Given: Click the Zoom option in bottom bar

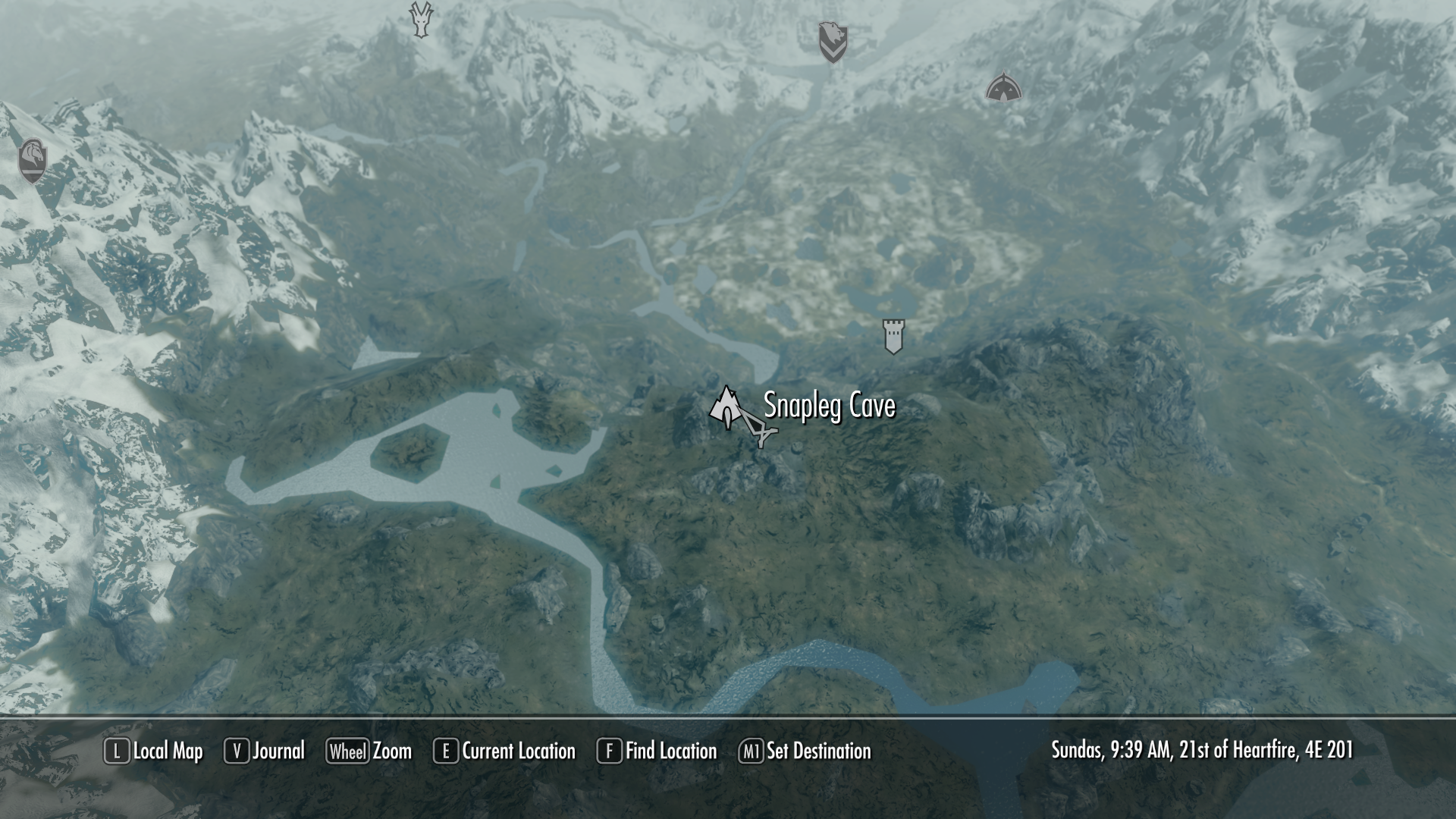Looking at the screenshot, I should (x=369, y=751).
